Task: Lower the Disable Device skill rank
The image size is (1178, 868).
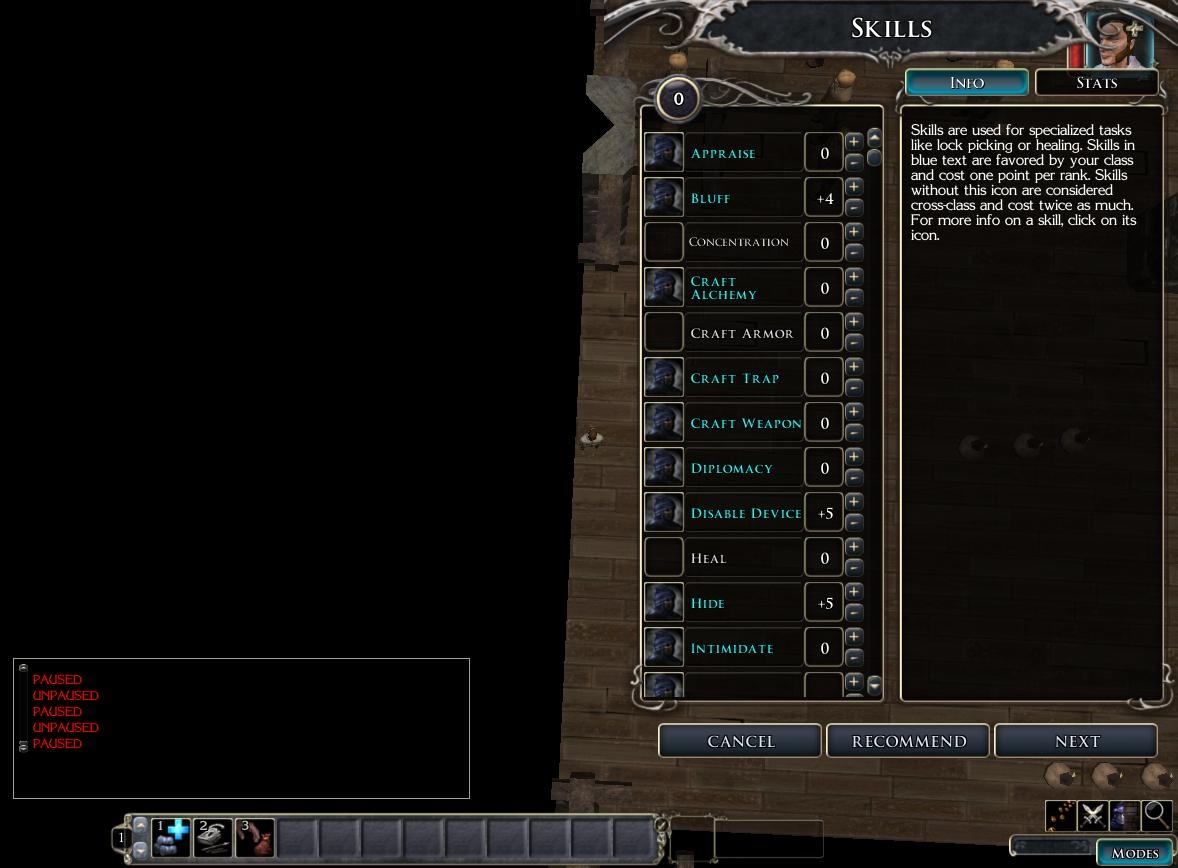Action: tap(854, 523)
